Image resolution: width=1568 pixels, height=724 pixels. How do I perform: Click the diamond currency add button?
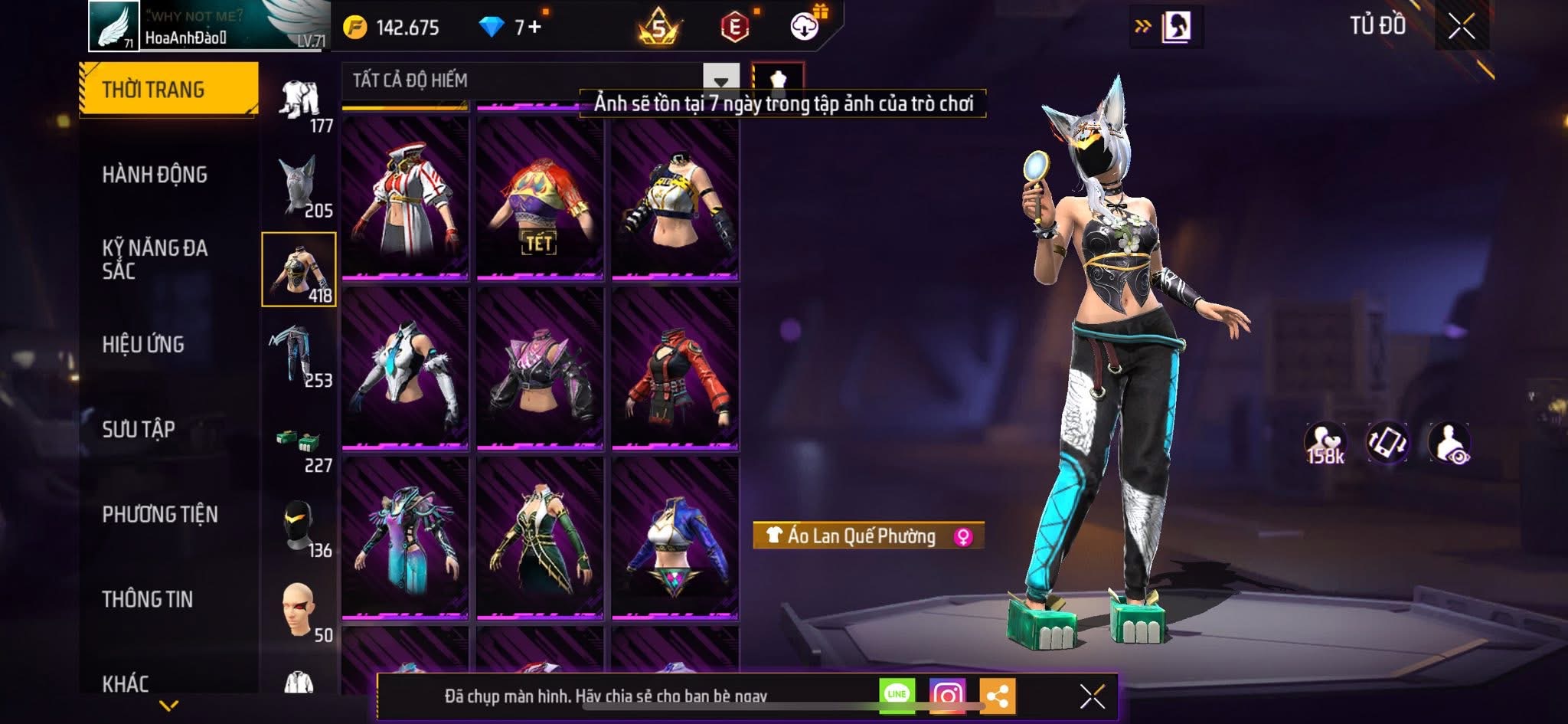[x=534, y=28]
